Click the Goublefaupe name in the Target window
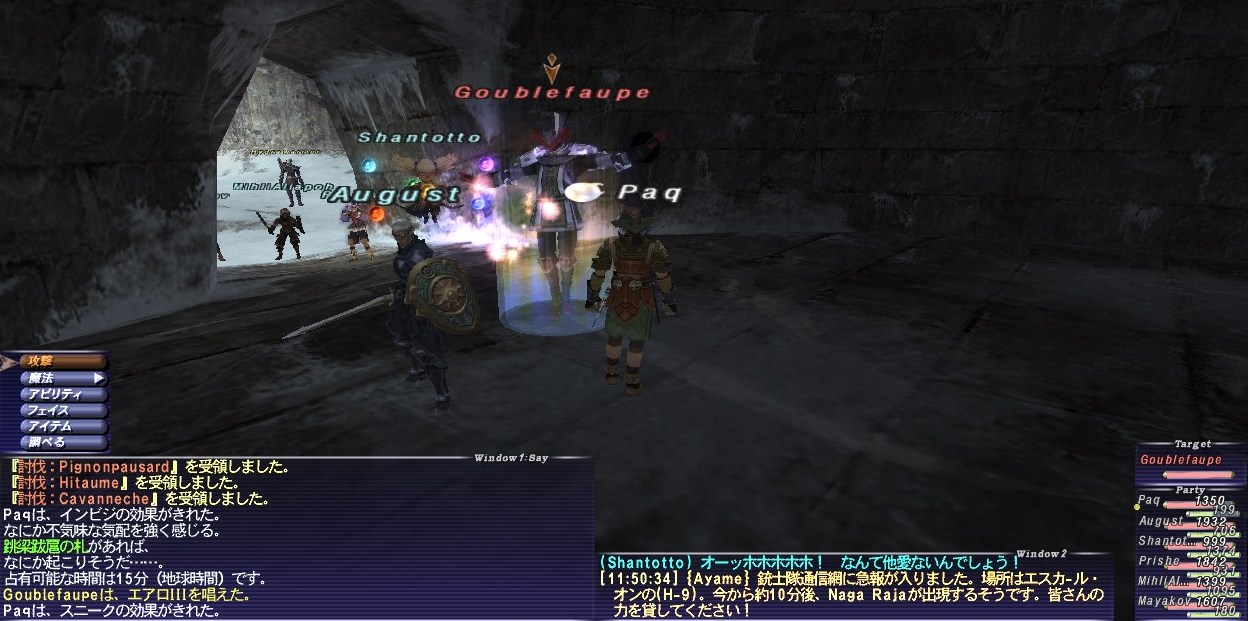 pyautogui.click(x=1180, y=461)
